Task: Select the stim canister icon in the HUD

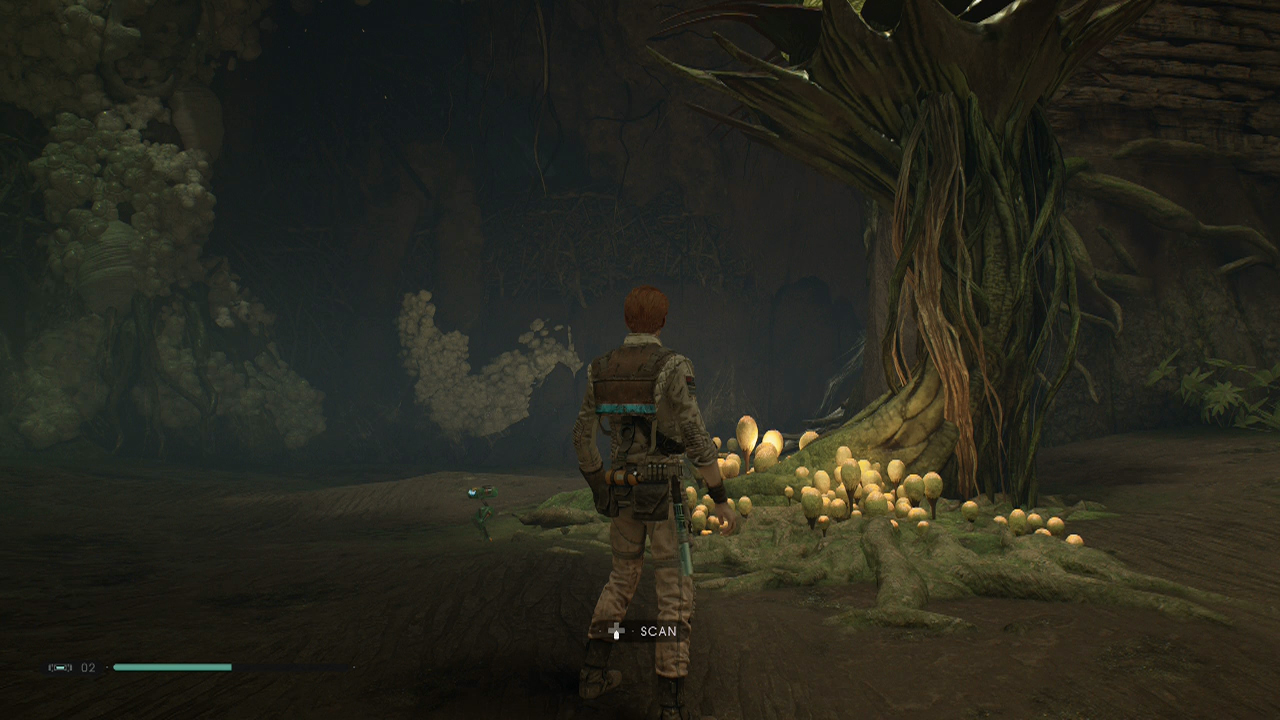Action: coord(60,667)
